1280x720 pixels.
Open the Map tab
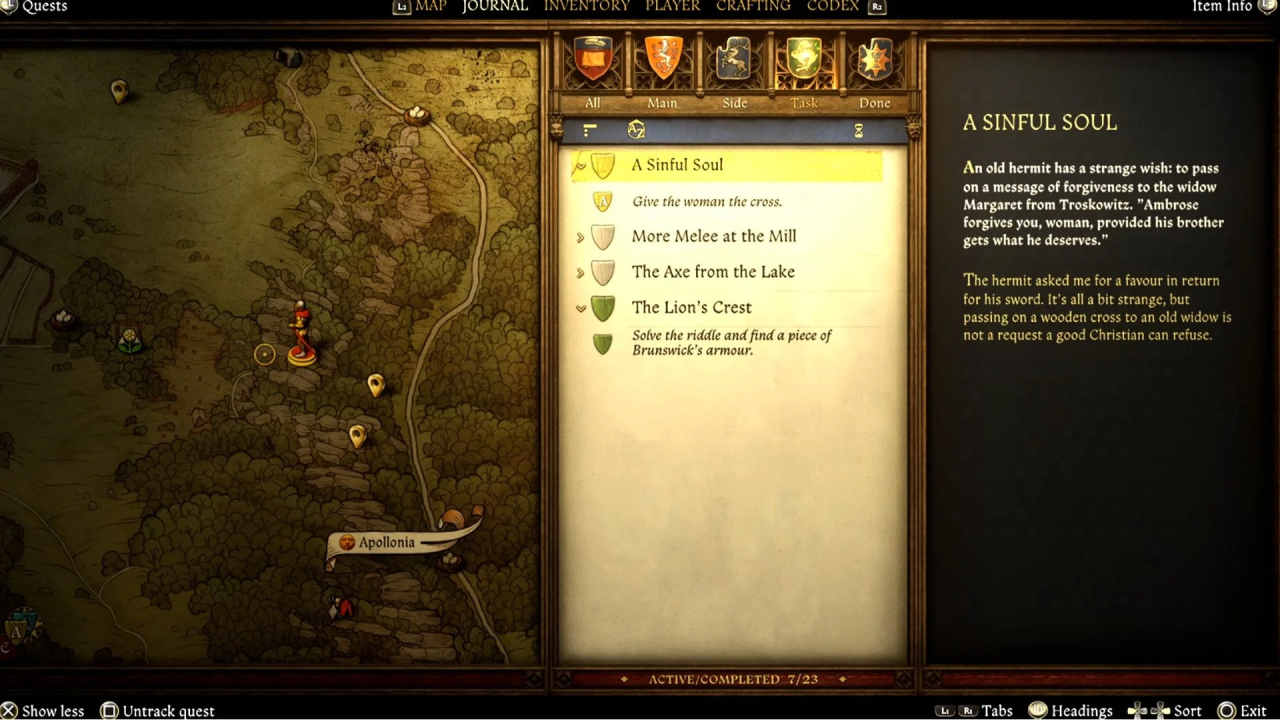point(430,6)
